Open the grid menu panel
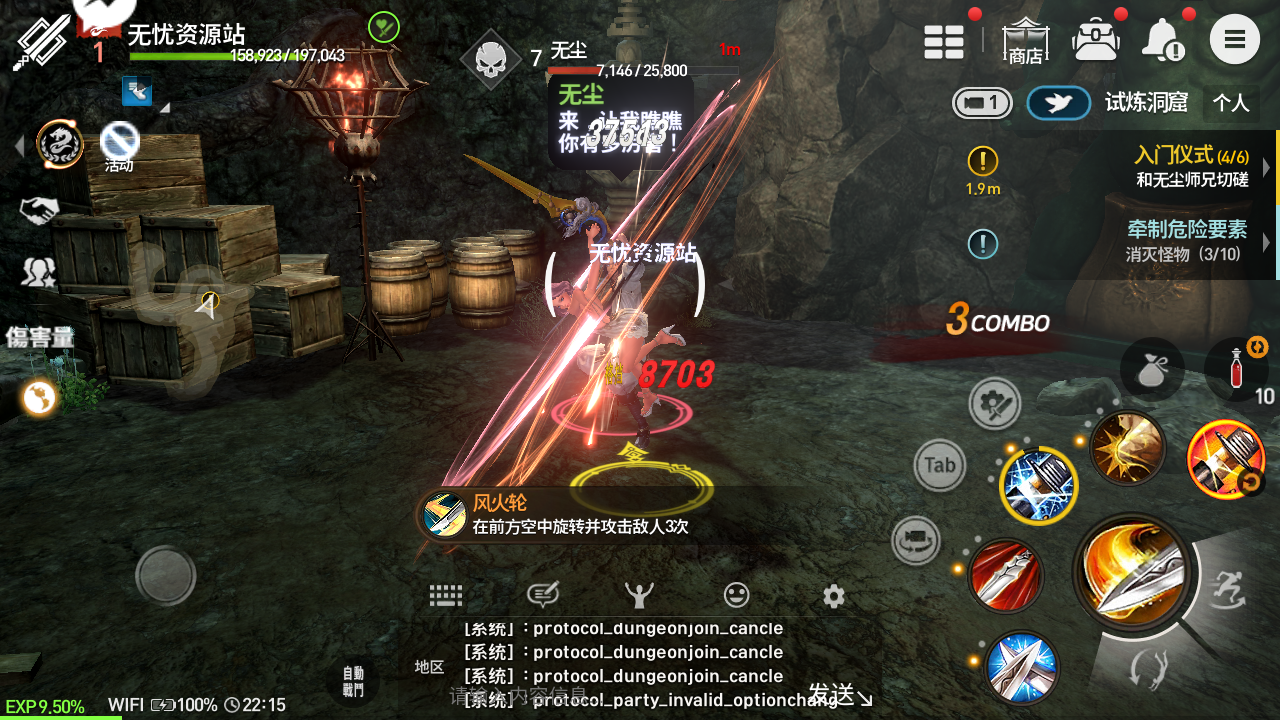This screenshot has height=720, width=1280. [x=944, y=42]
